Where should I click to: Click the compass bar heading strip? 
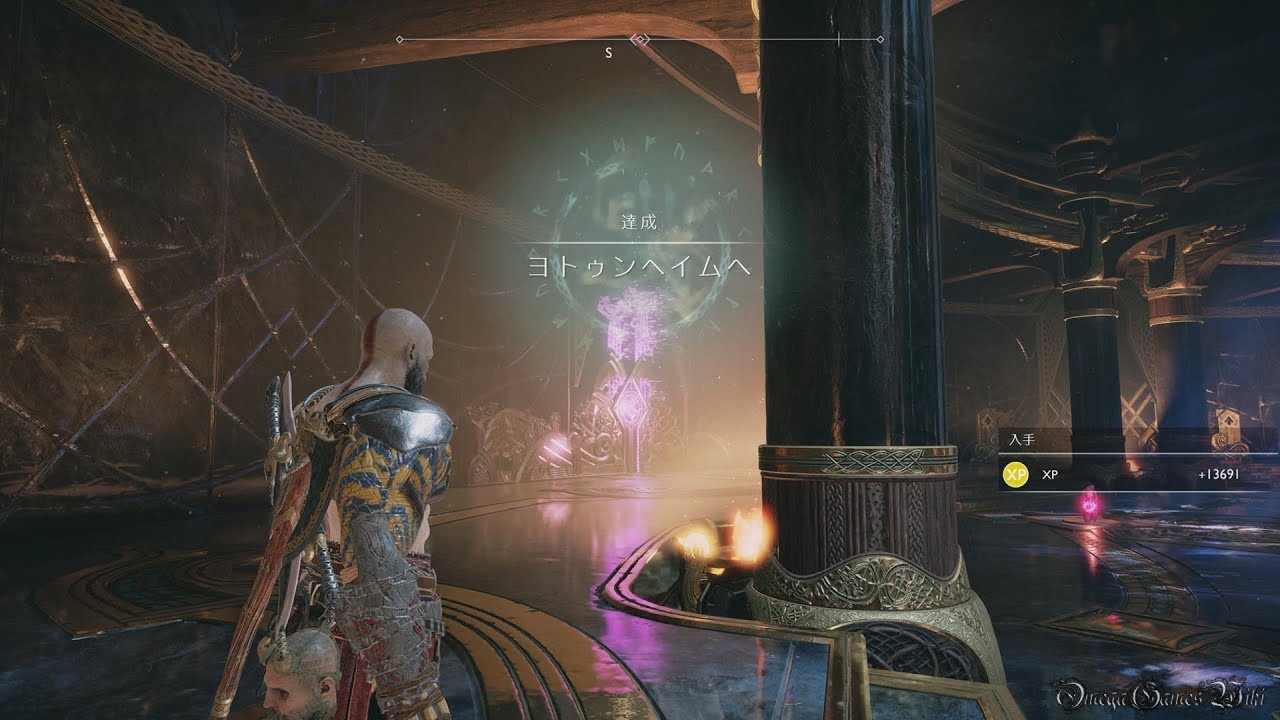[639, 40]
